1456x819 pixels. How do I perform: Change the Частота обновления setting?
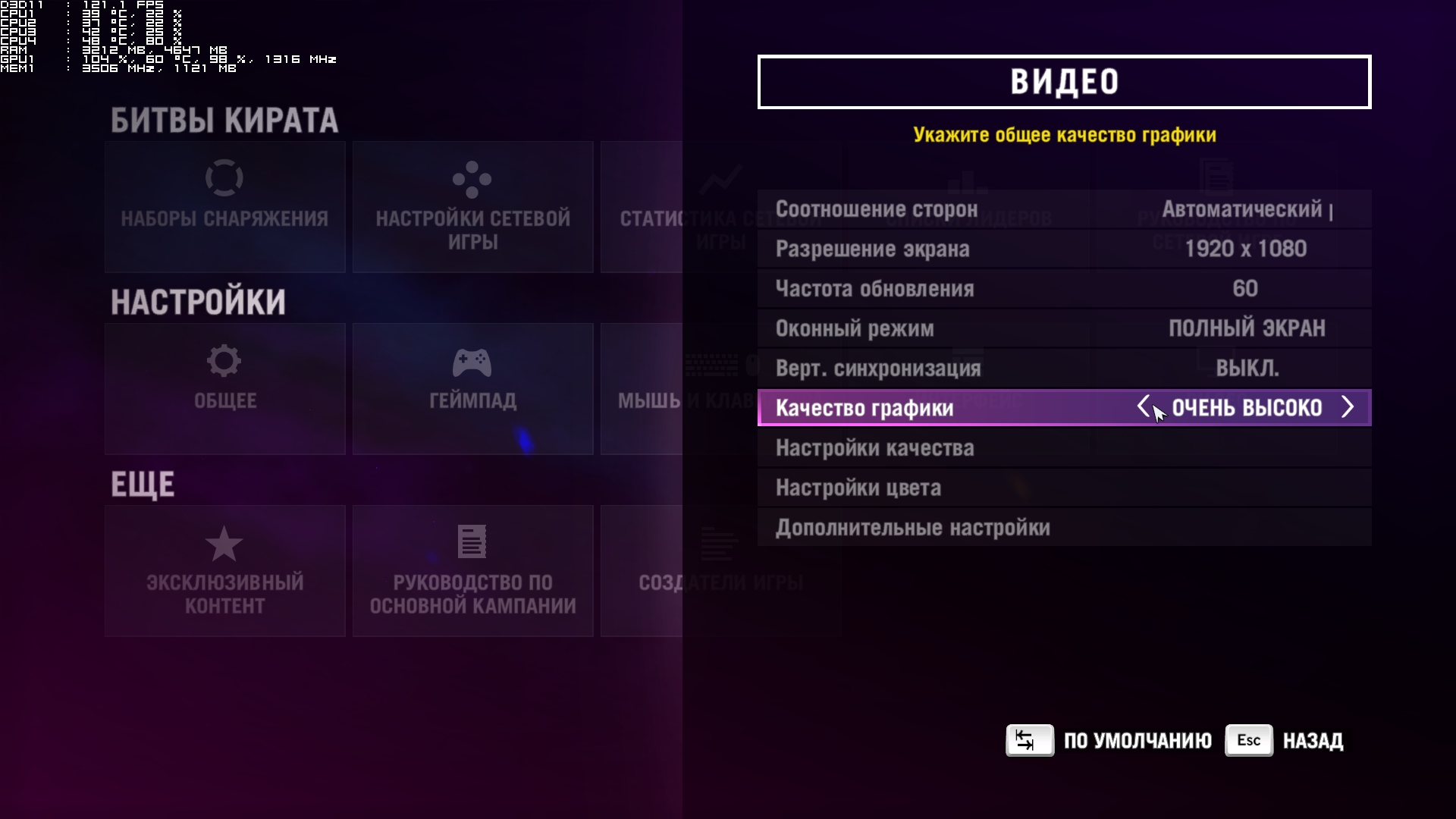pos(1063,289)
